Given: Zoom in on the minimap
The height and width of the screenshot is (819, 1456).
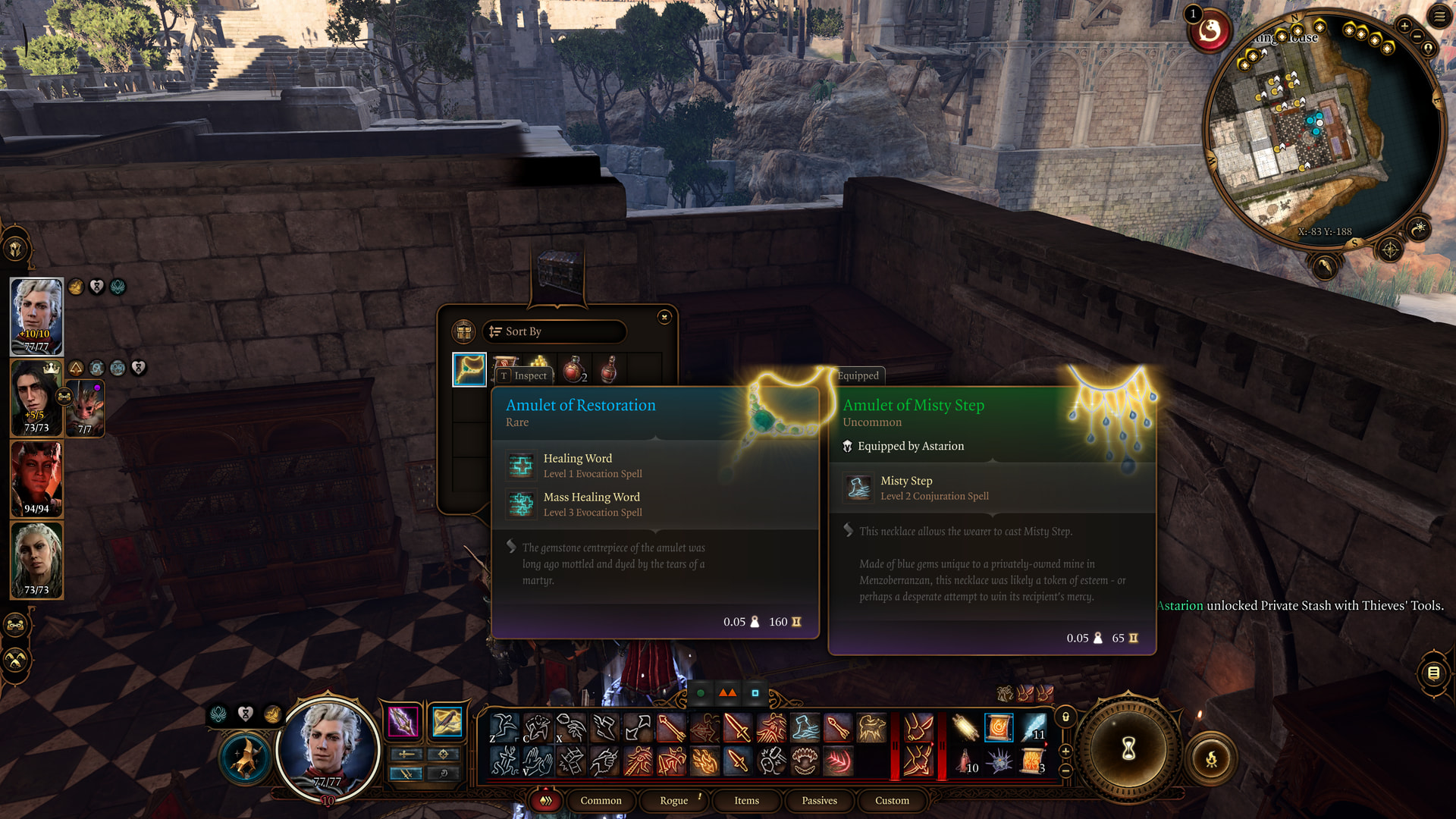Looking at the screenshot, I should (x=1404, y=27).
